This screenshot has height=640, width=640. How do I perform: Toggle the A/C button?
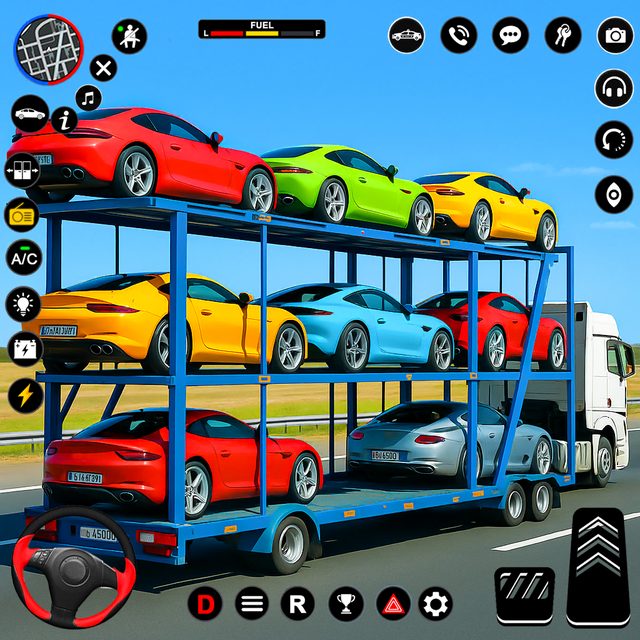click(x=23, y=258)
